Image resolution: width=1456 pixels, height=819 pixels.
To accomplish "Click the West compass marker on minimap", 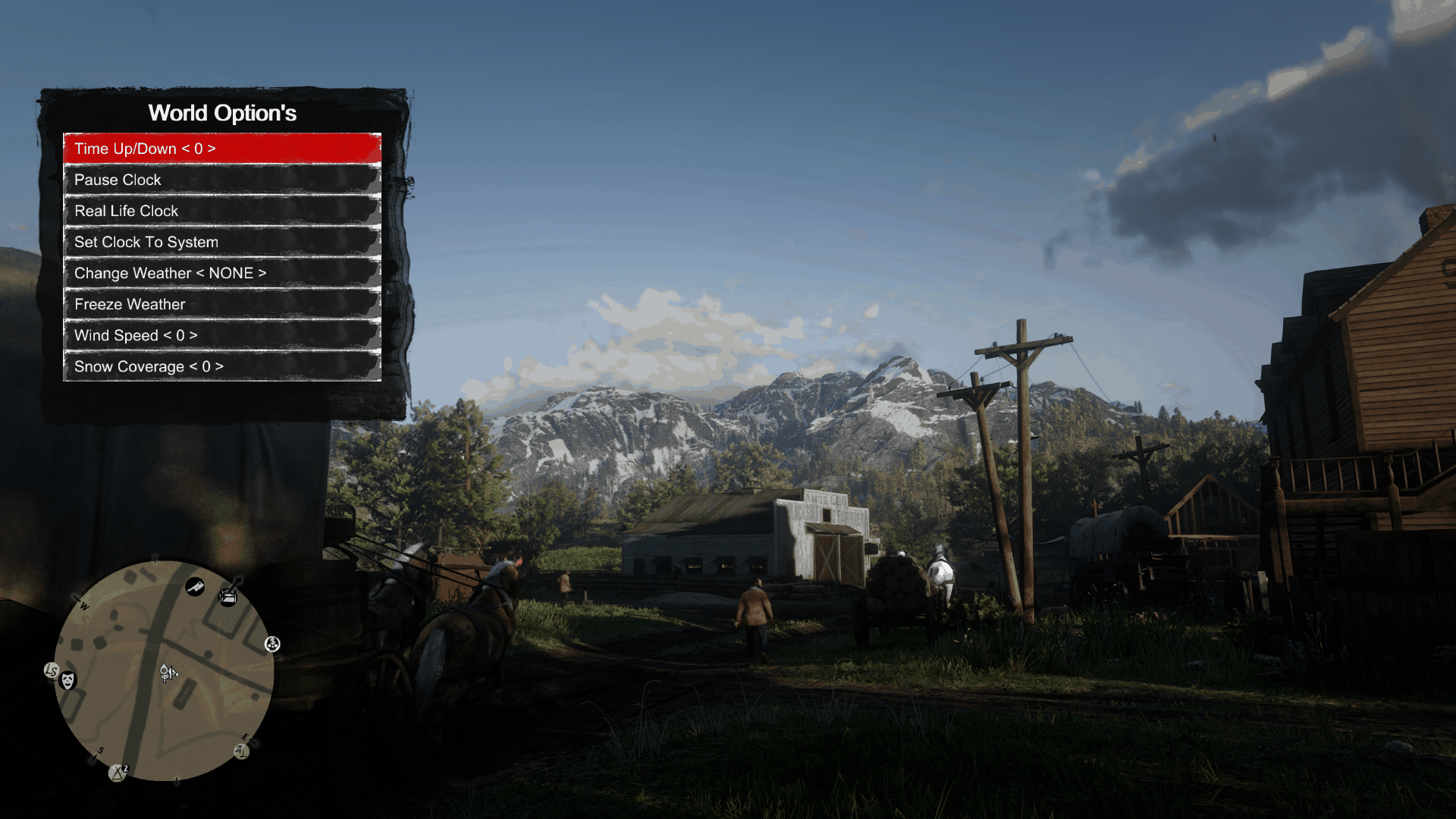I will tap(83, 606).
